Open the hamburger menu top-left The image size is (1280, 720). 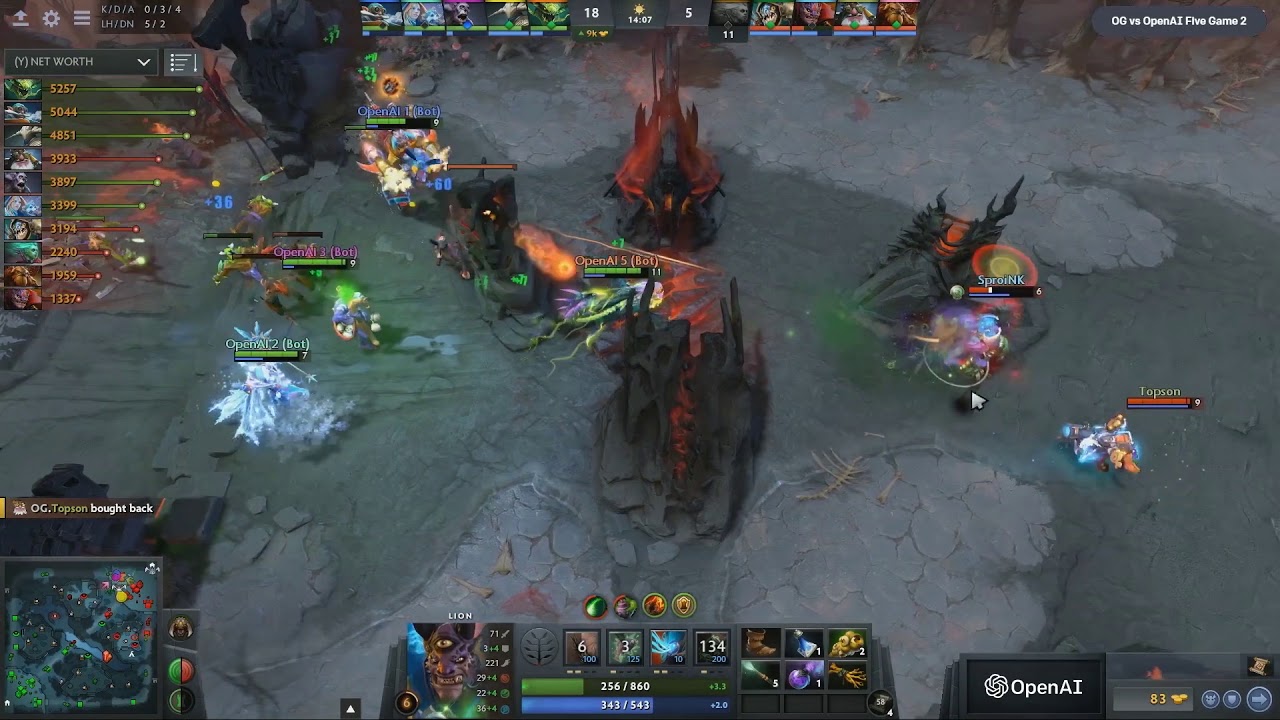81,17
